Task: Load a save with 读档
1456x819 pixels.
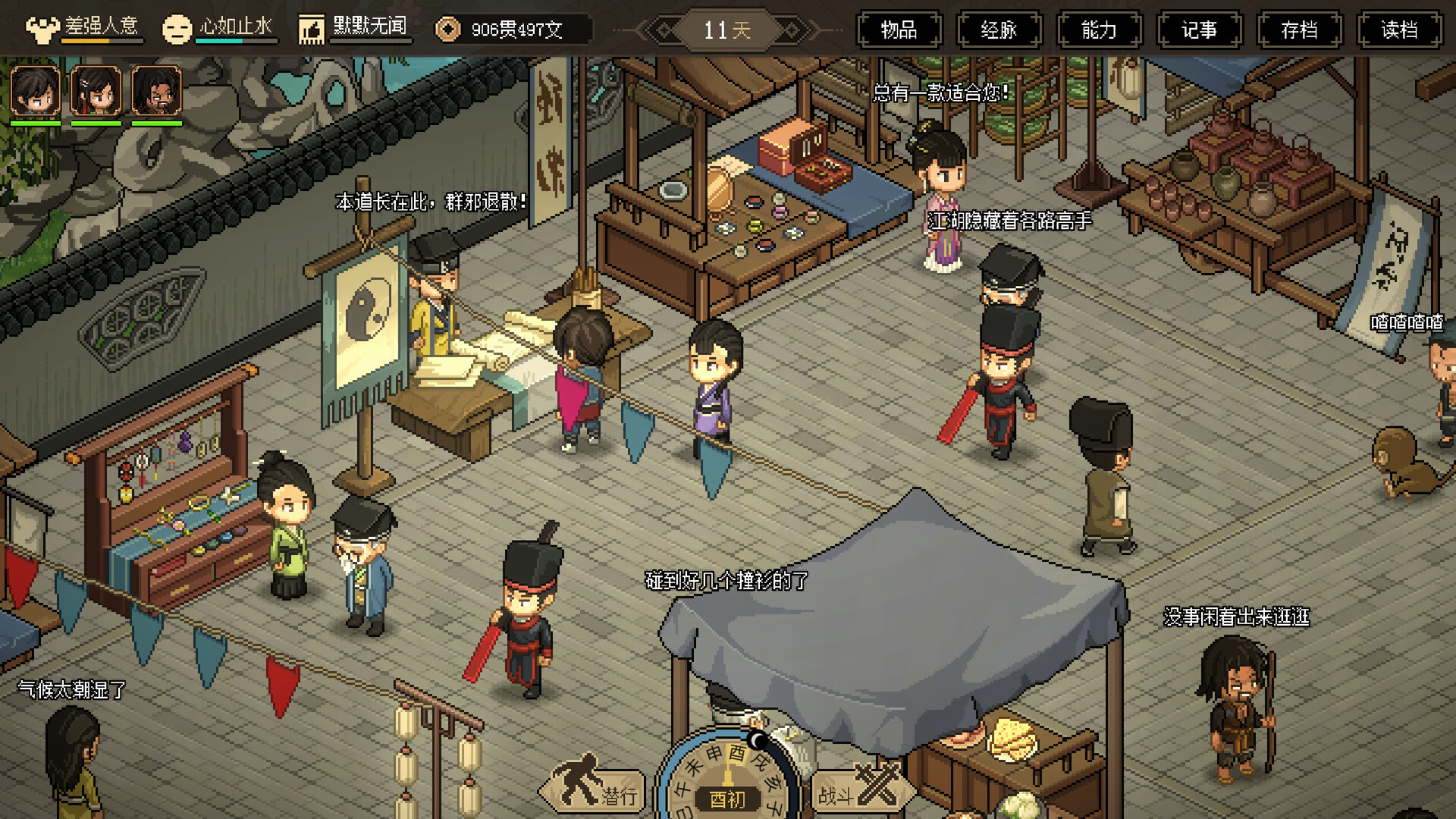Action: [1399, 30]
